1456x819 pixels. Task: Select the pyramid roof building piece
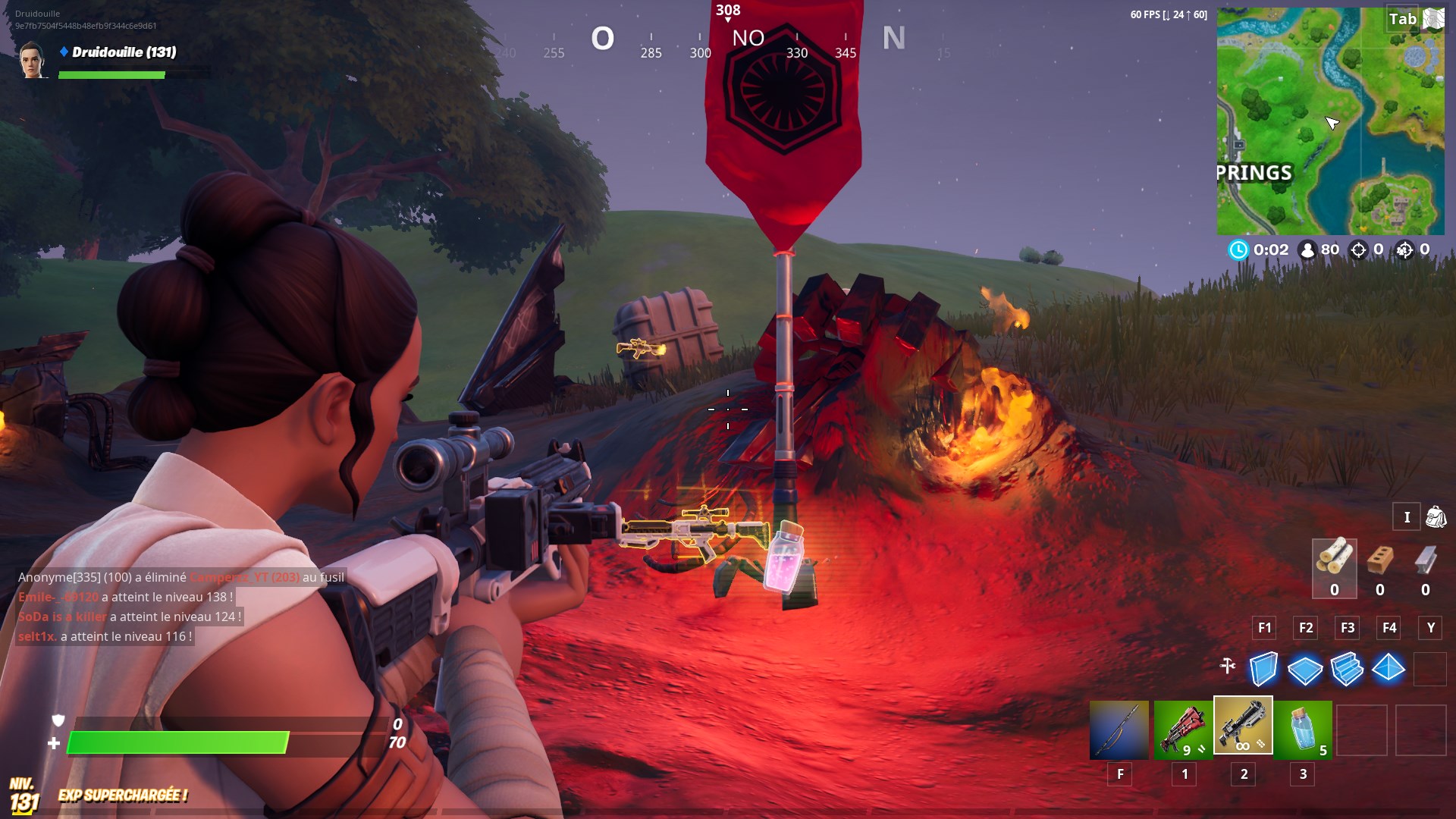point(1389,669)
